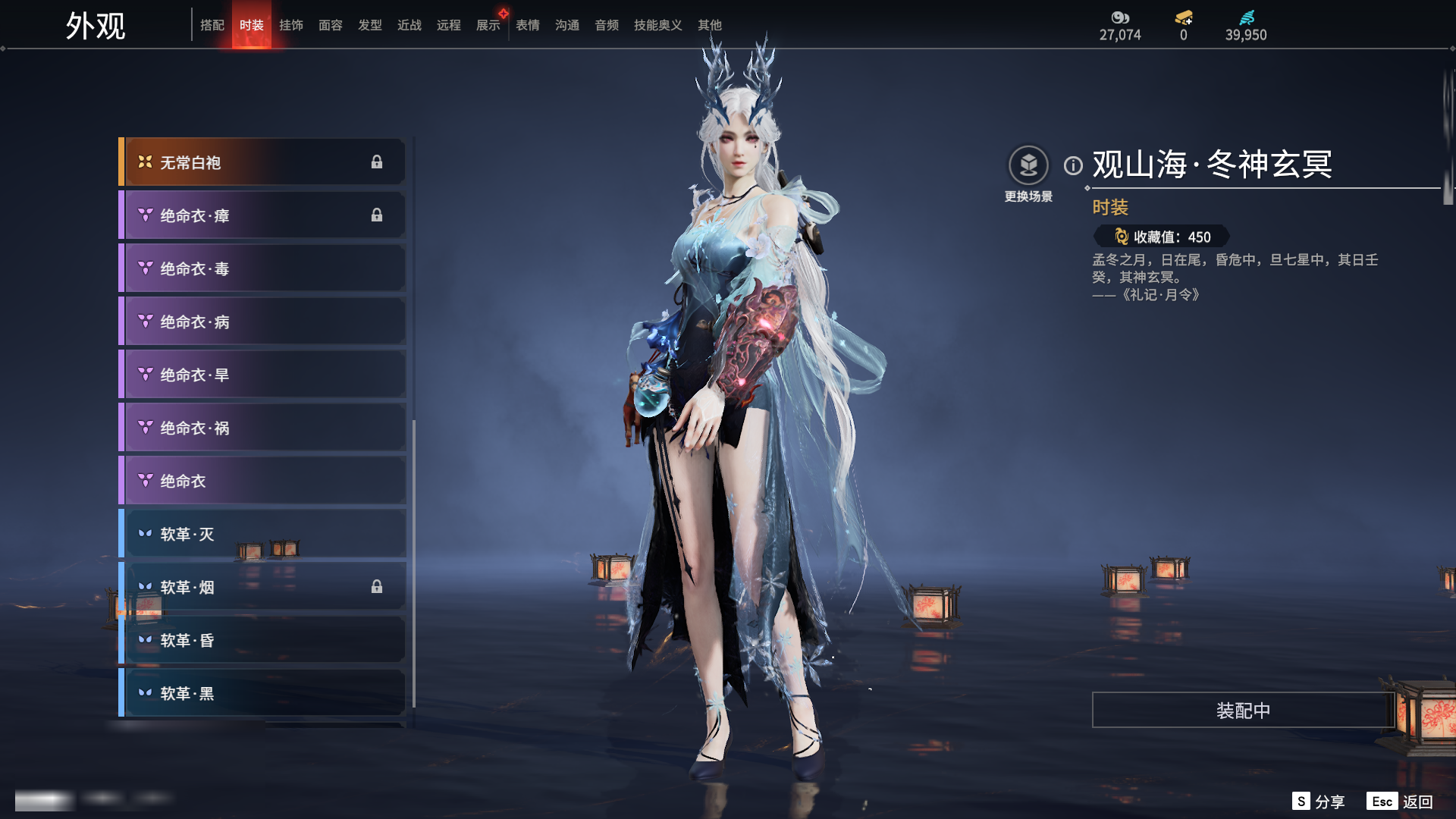This screenshot has width=1456, height=819.
Task: Select the 绝命衣·毒 outfit
Action: tap(262, 268)
